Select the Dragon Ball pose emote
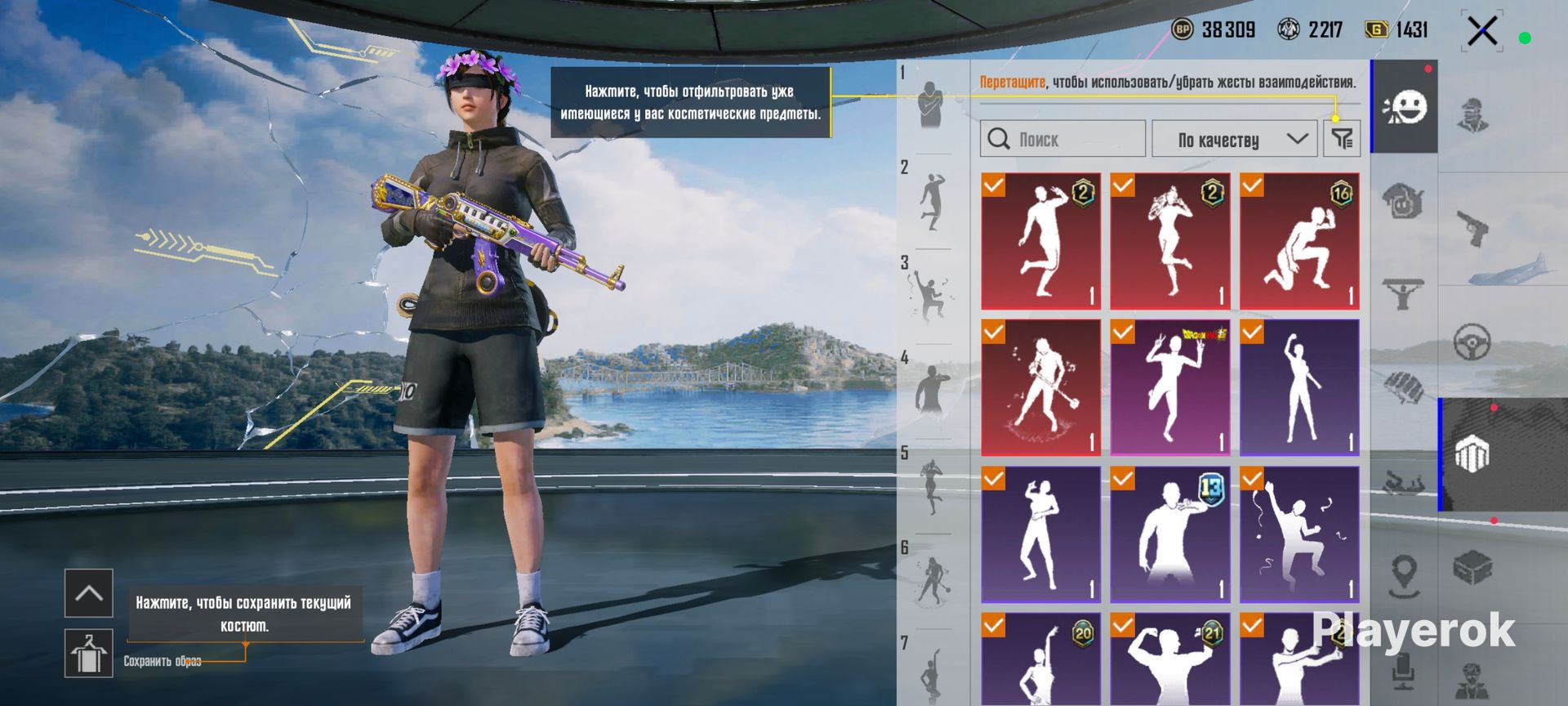Viewport: 1568px width, 706px height. pyautogui.click(x=1169, y=387)
